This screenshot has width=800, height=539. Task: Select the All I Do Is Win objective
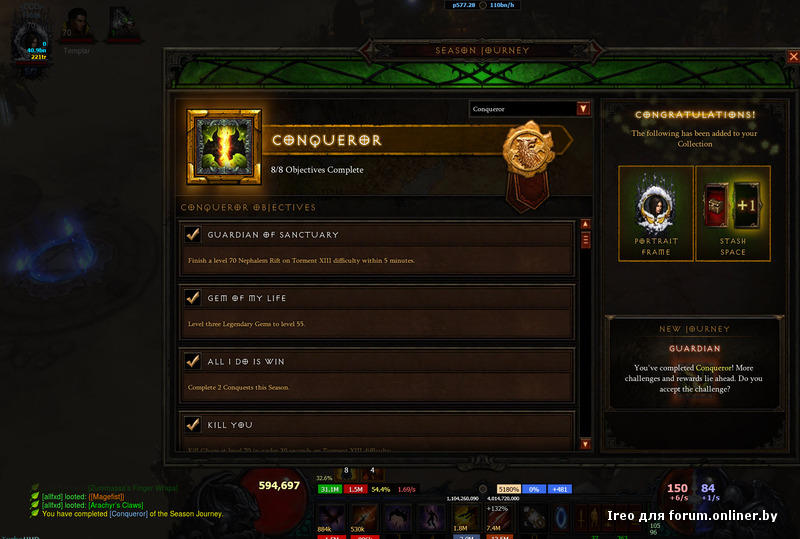coord(376,374)
